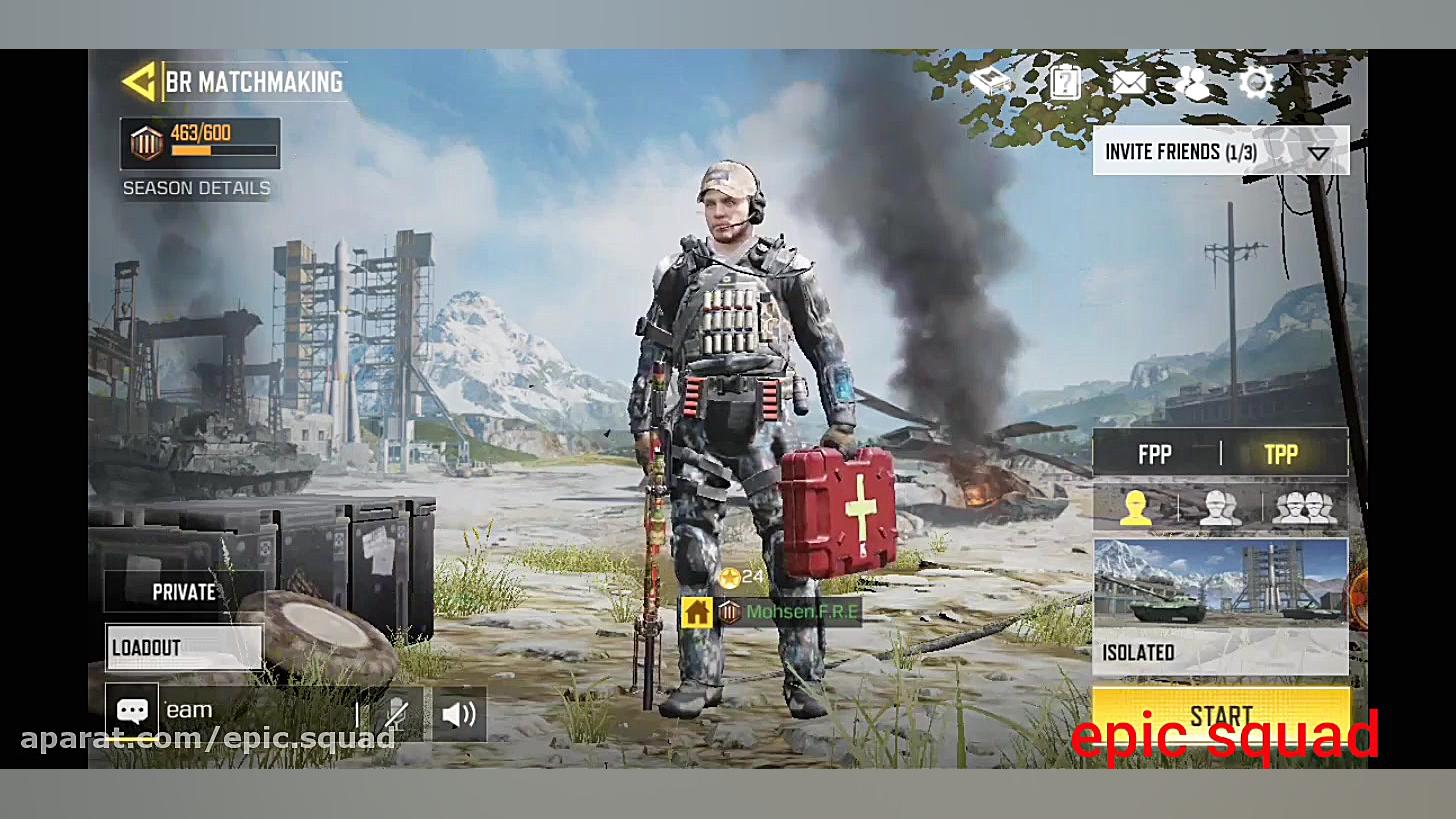Open the Season Details menu
Viewport: 1456px width, 819px height.
(x=196, y=188)
